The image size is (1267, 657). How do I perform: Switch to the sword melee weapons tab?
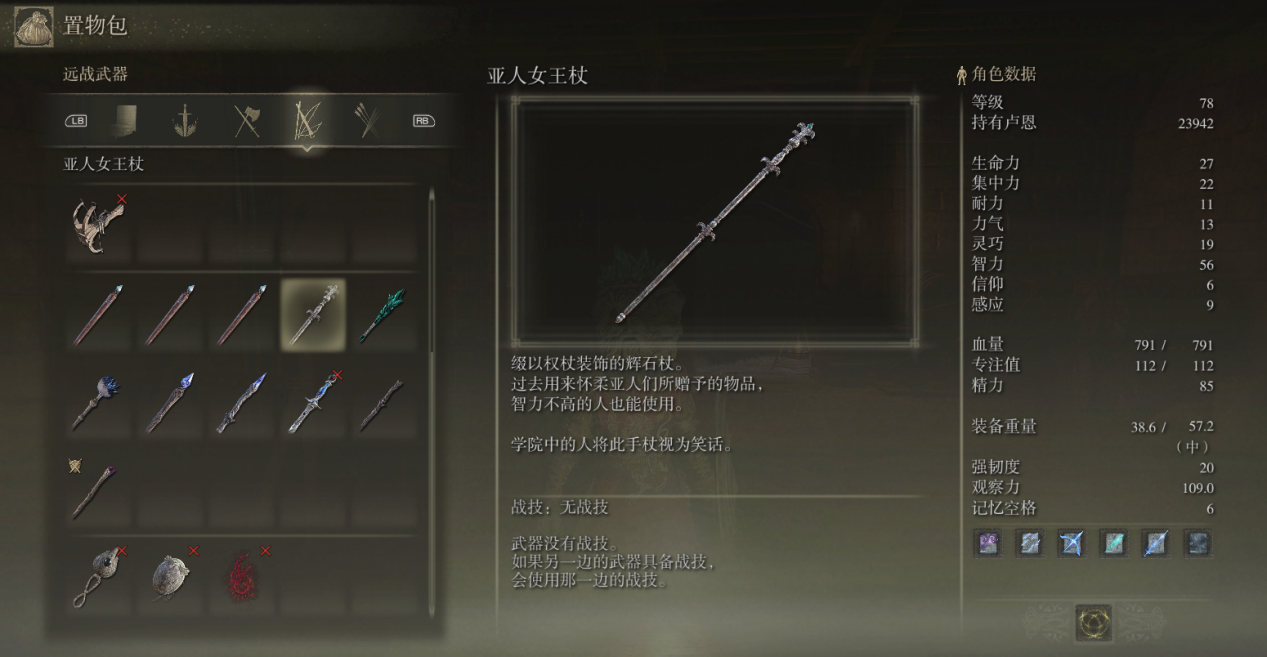click(184, 121)
